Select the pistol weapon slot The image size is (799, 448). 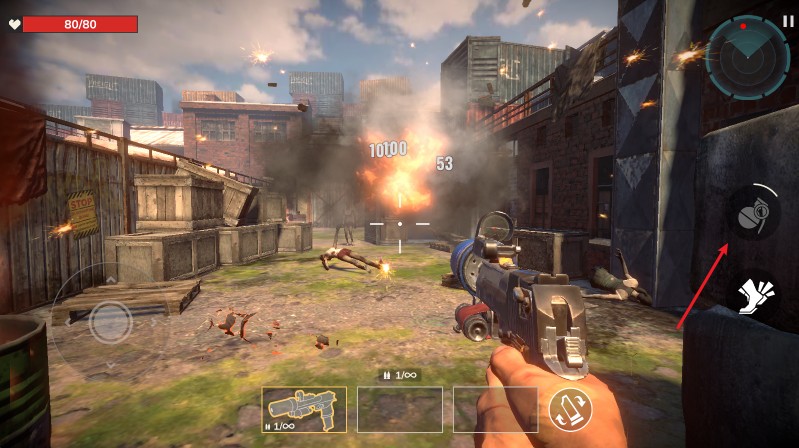(304, 409)
